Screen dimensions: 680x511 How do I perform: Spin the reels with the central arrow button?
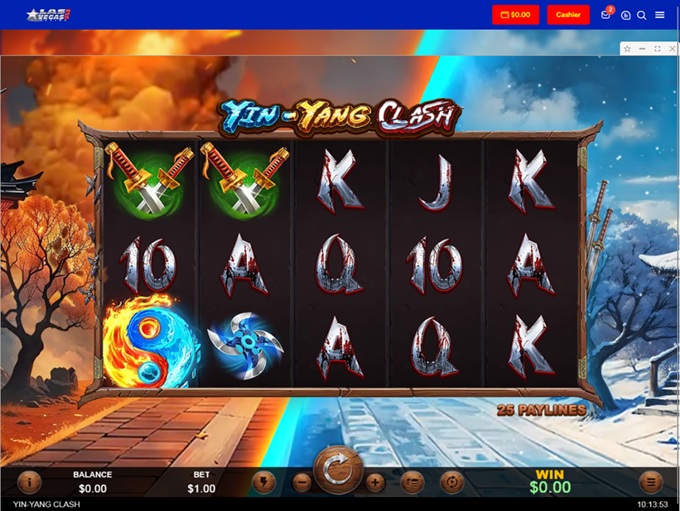[338, 470]
